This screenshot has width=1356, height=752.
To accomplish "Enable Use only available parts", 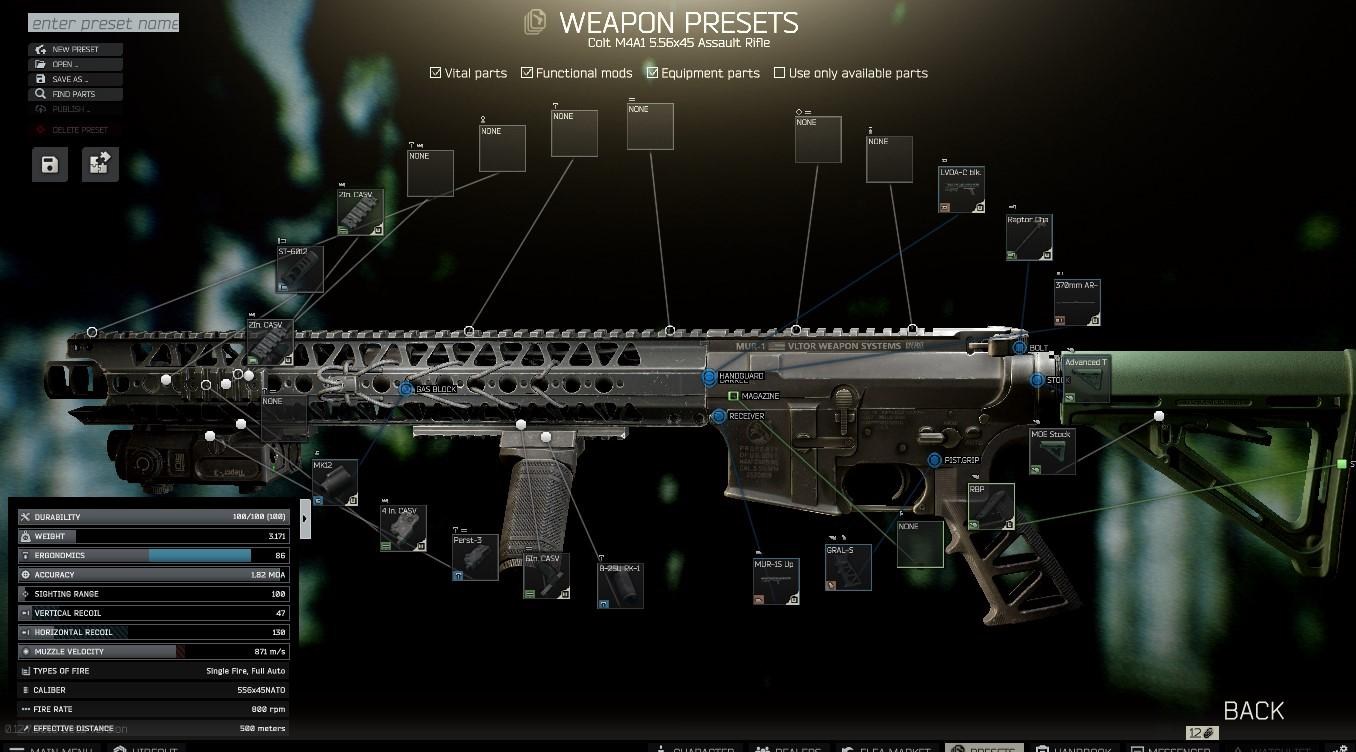I will [x=780, y=73].
